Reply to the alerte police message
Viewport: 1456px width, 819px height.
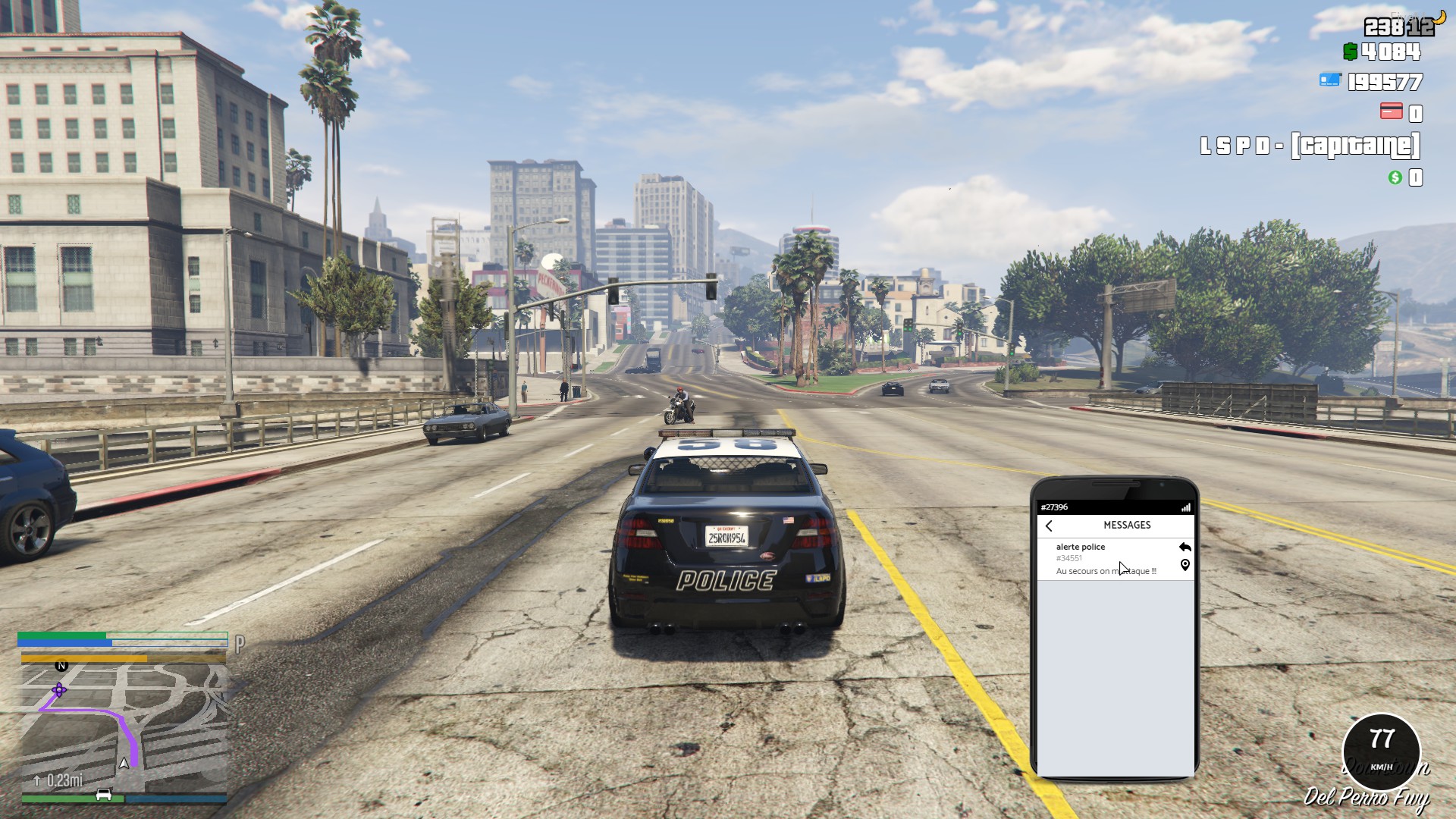(x=1185, y=547)
